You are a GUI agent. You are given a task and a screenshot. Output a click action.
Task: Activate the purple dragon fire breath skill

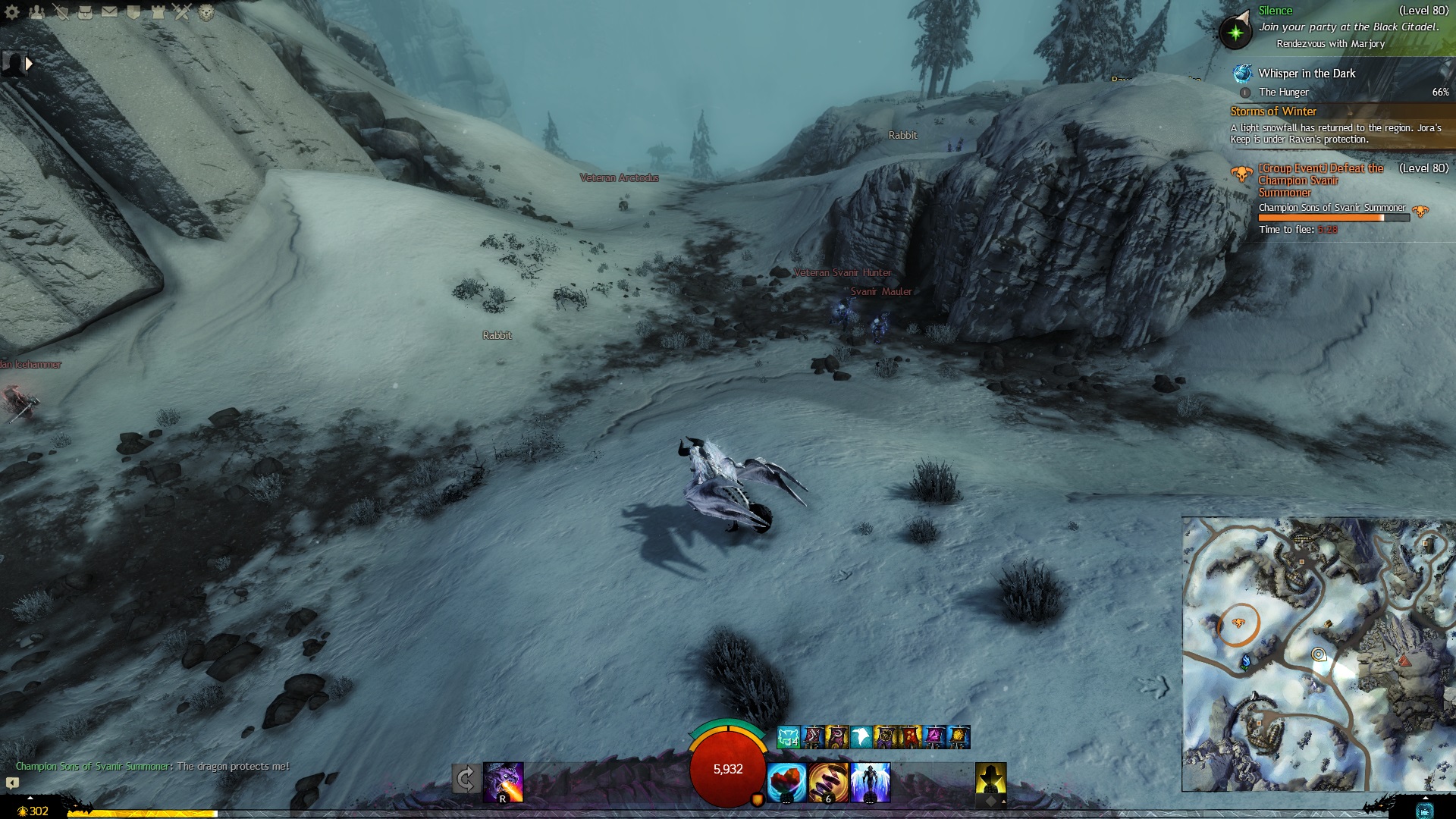coord(504,782)
